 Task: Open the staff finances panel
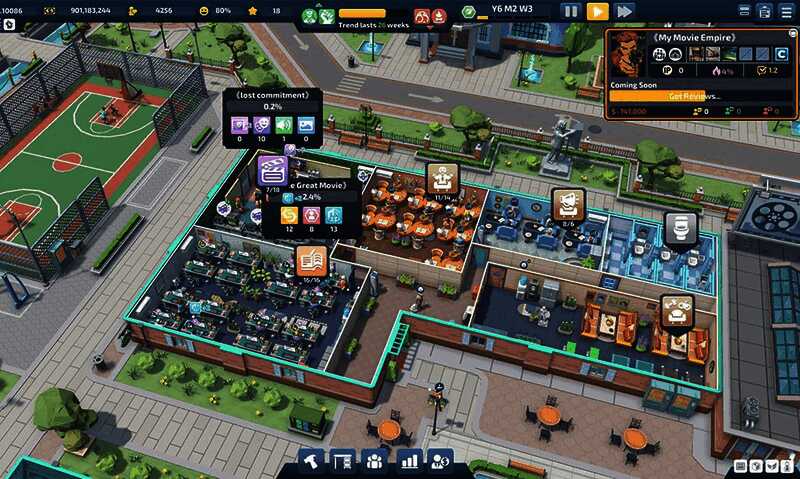click(x=440, y=461)
